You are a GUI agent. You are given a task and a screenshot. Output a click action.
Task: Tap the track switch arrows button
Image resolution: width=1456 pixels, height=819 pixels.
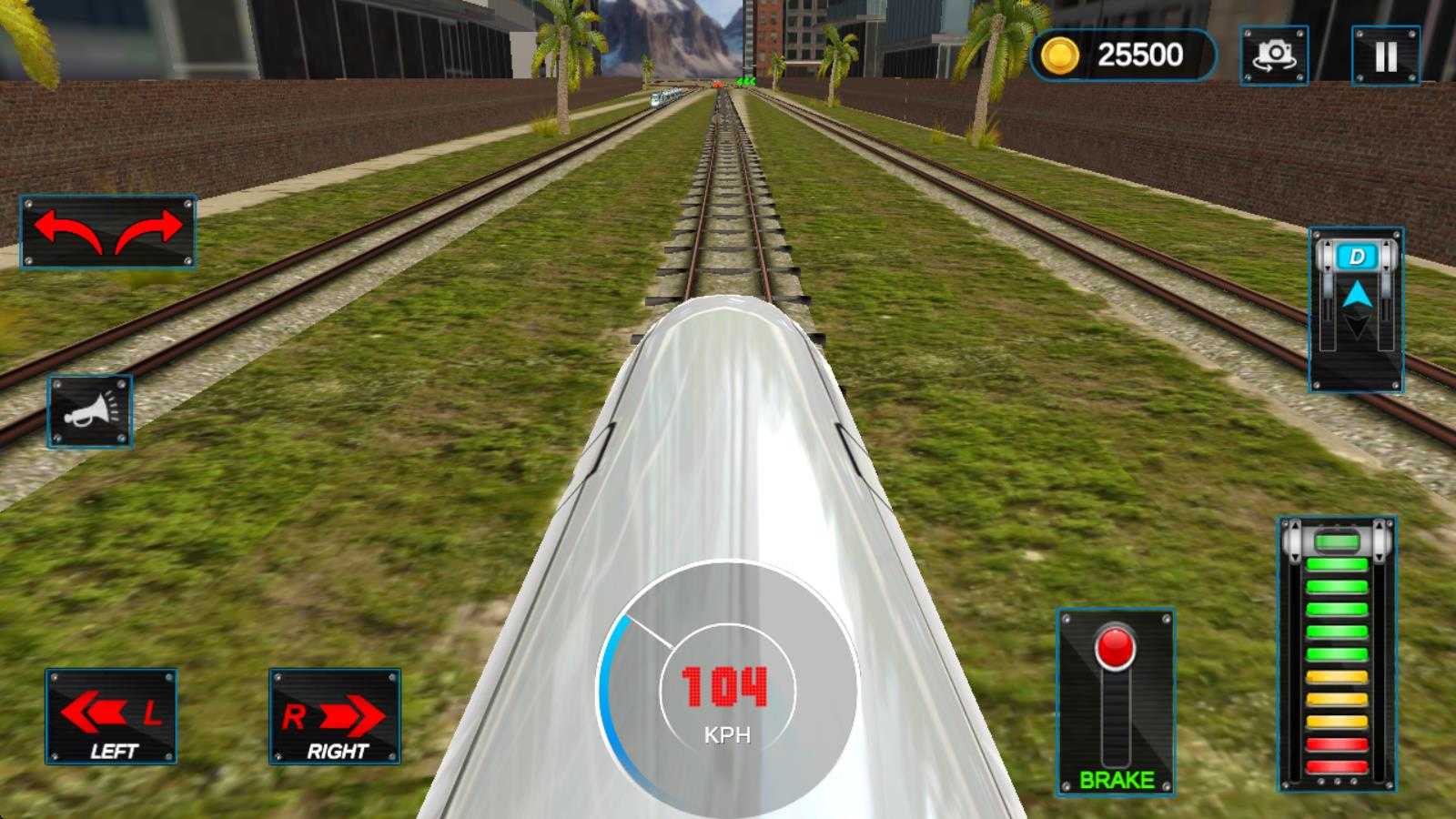[x=107, y=231]
